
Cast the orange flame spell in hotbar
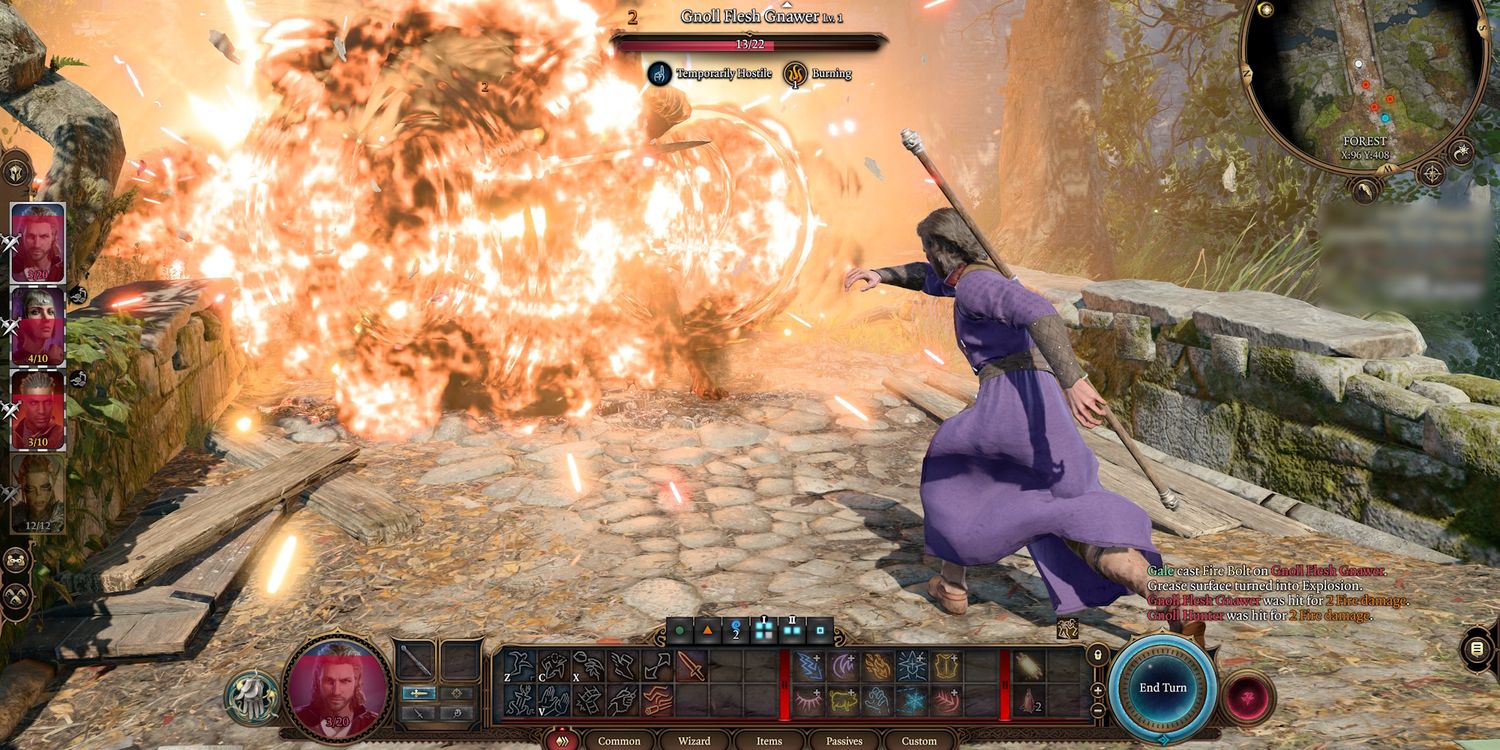click(879, 665)
